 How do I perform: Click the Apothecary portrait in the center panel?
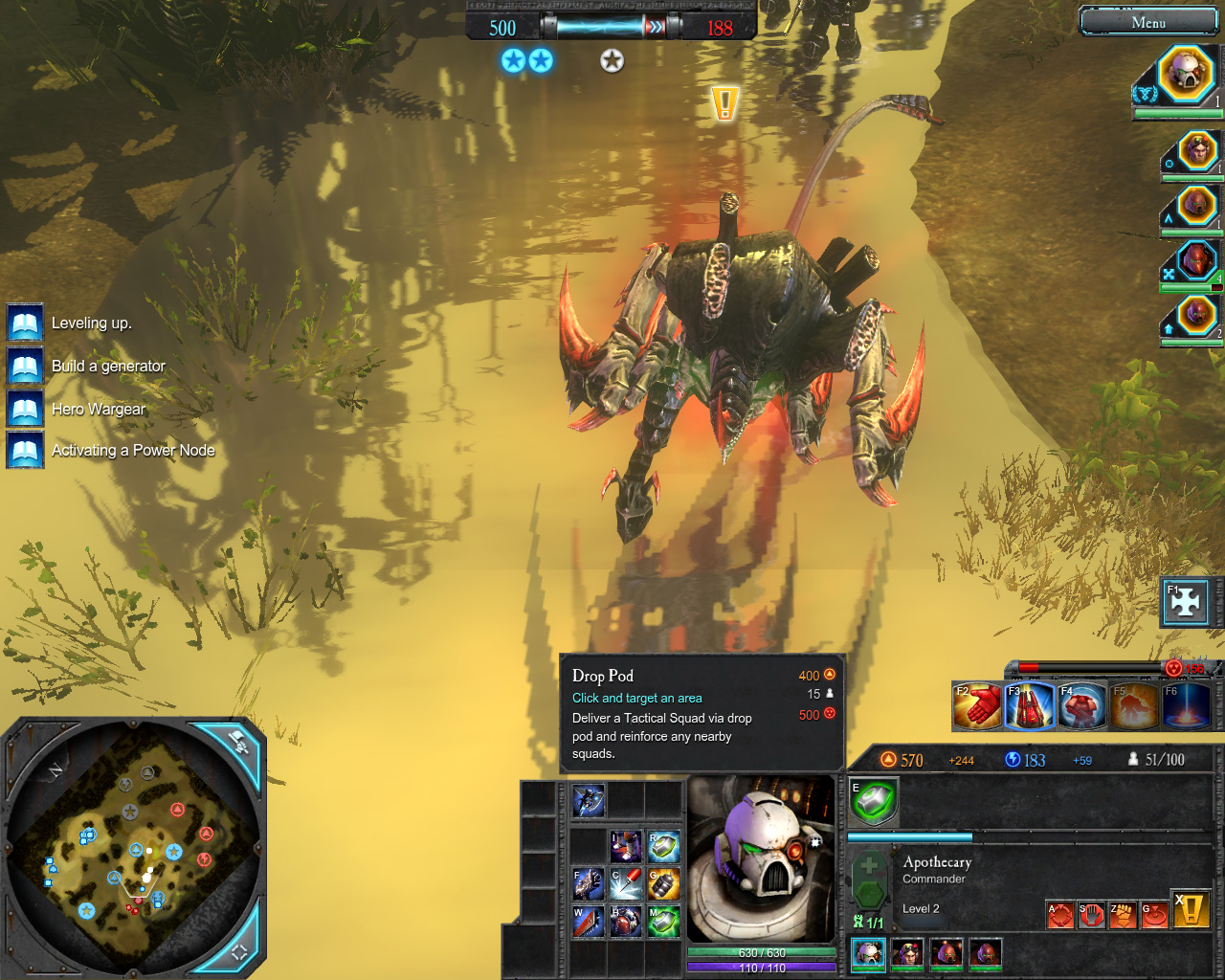click(761, 858)
